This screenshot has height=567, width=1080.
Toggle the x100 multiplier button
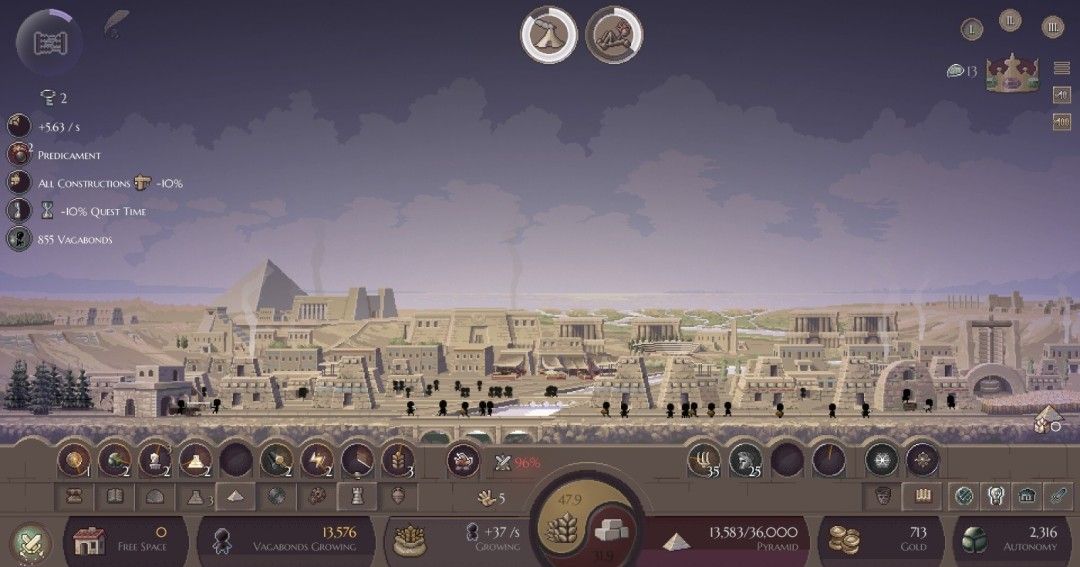click(1062, 121)
